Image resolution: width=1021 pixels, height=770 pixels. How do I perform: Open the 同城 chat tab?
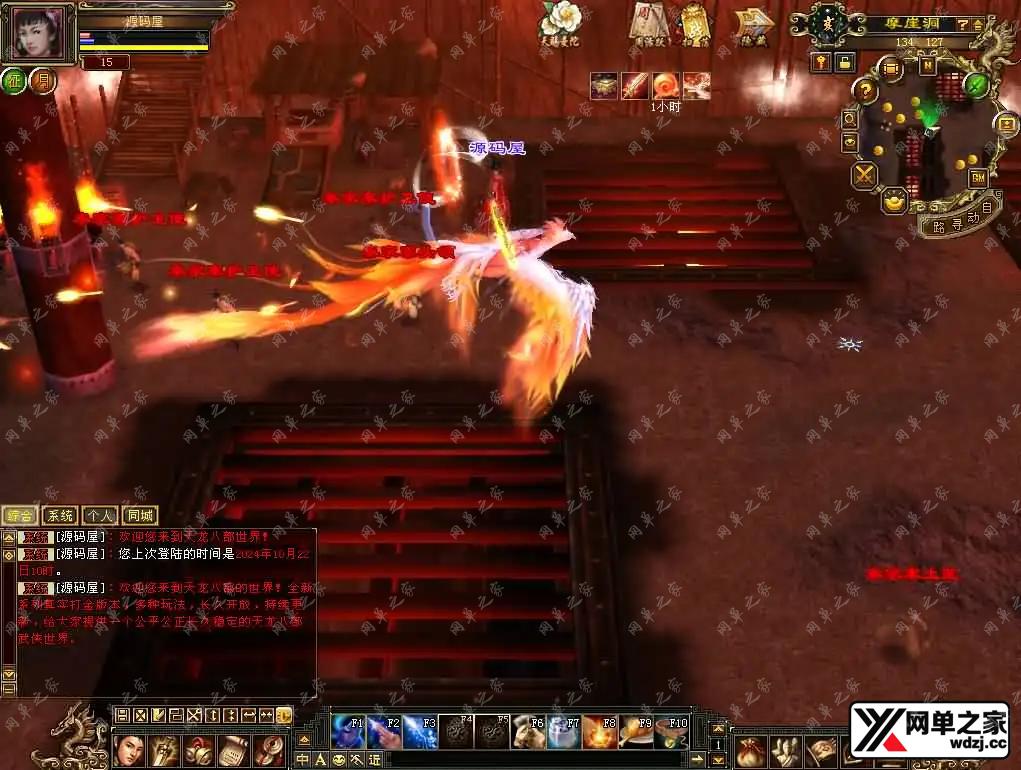coord(140,516)
